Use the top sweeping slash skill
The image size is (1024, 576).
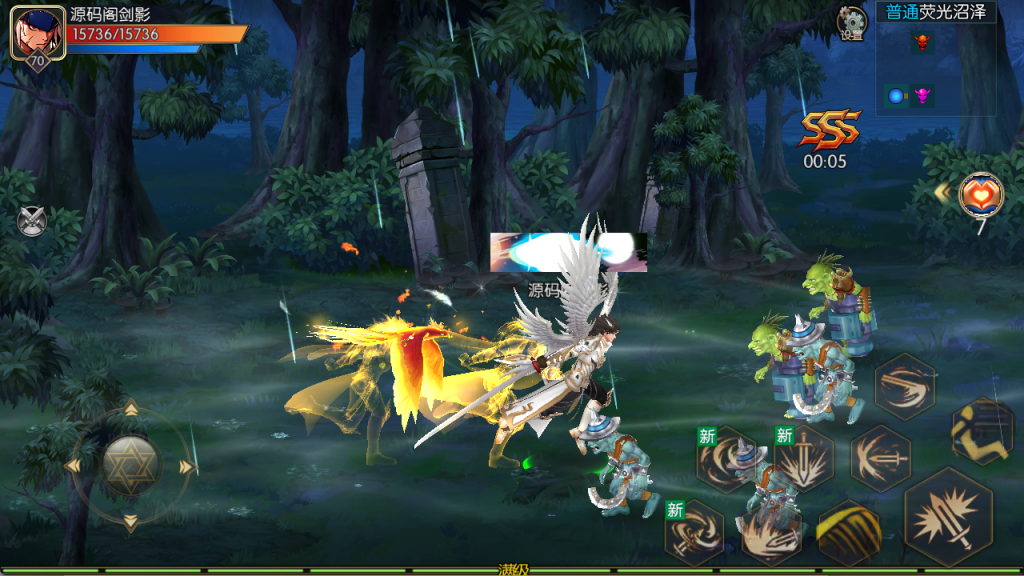pyautogui.click(x=904, y=387)
